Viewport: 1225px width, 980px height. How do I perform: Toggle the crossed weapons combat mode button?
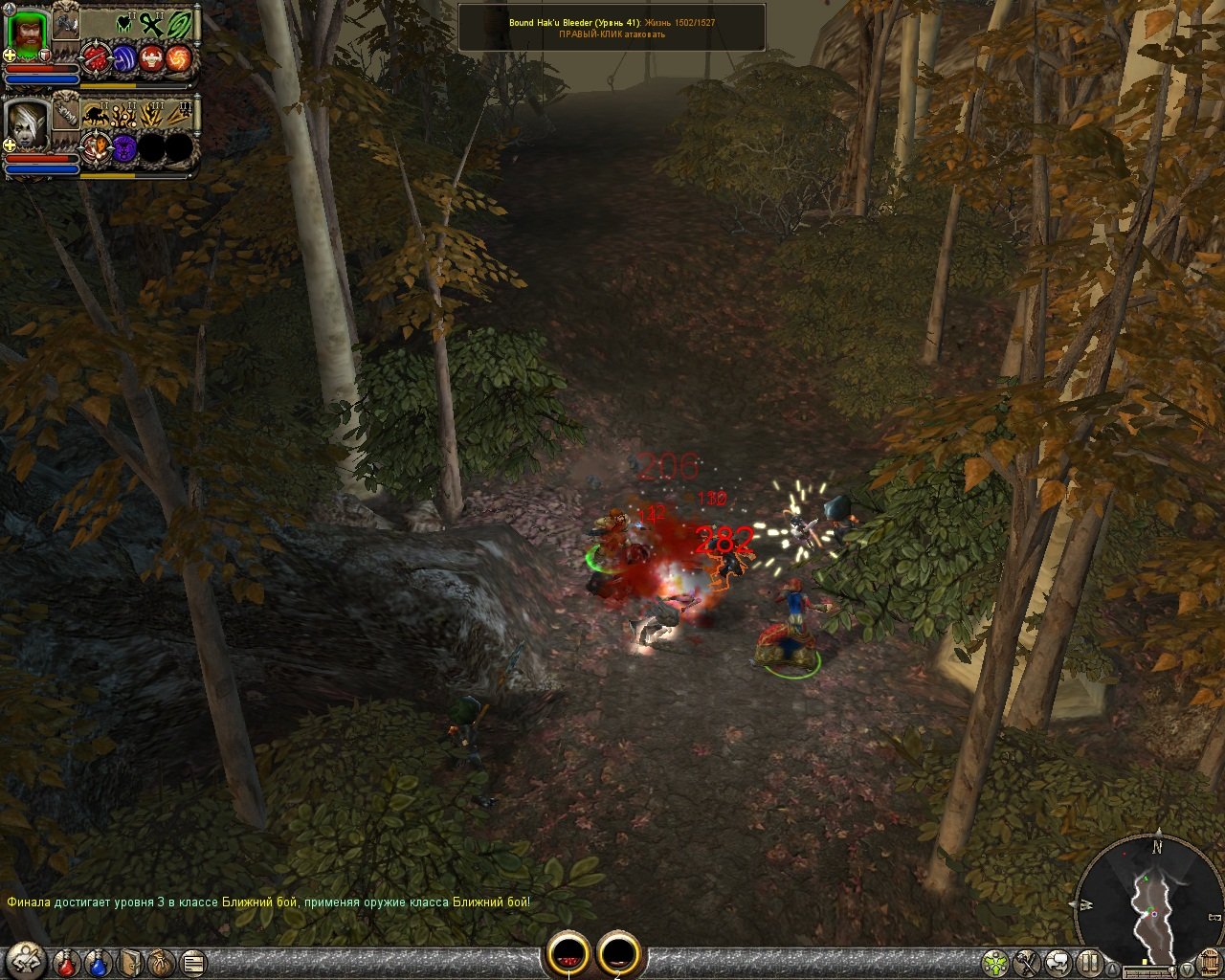click(1027, 961)
